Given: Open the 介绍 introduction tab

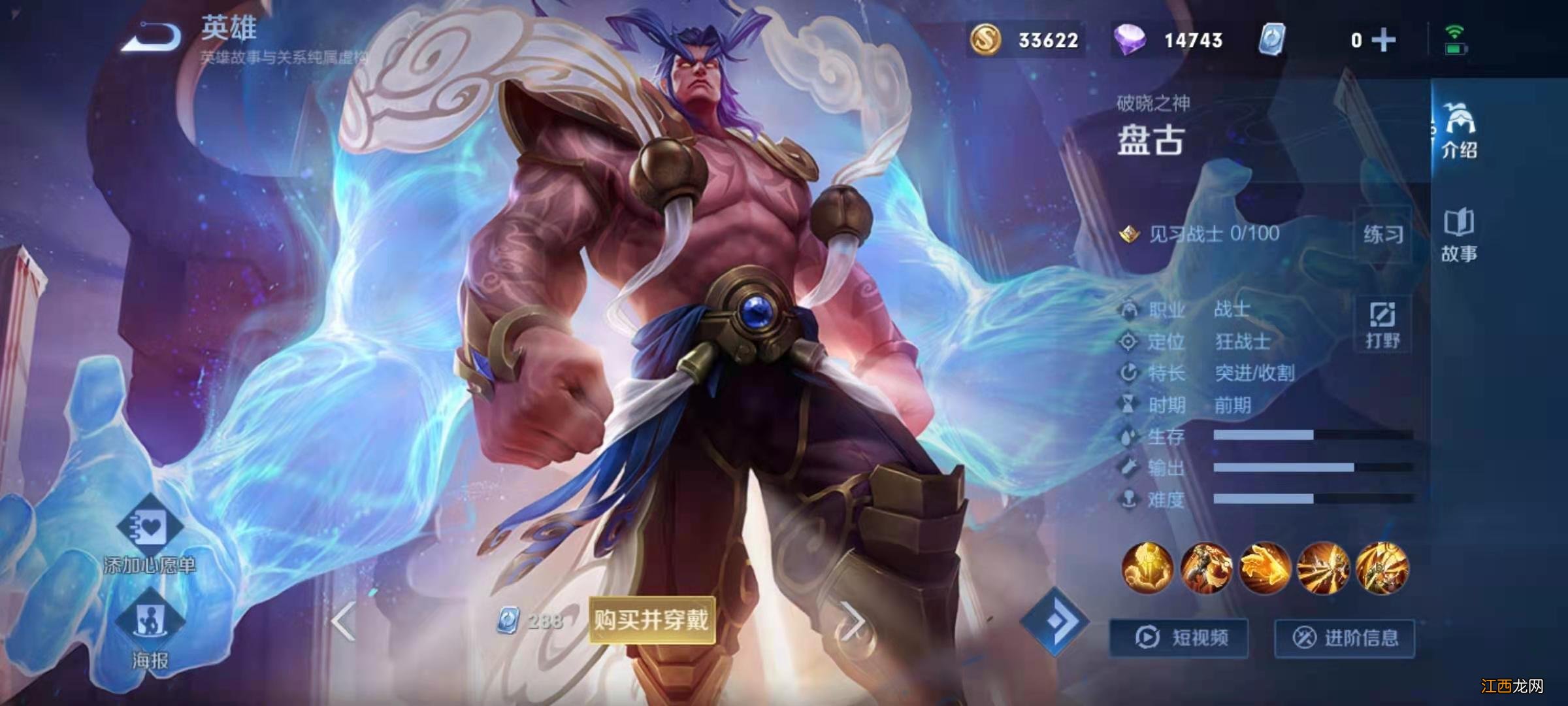Looking at the screenshot, I should pyautogui.click(x=1460, y=130).
